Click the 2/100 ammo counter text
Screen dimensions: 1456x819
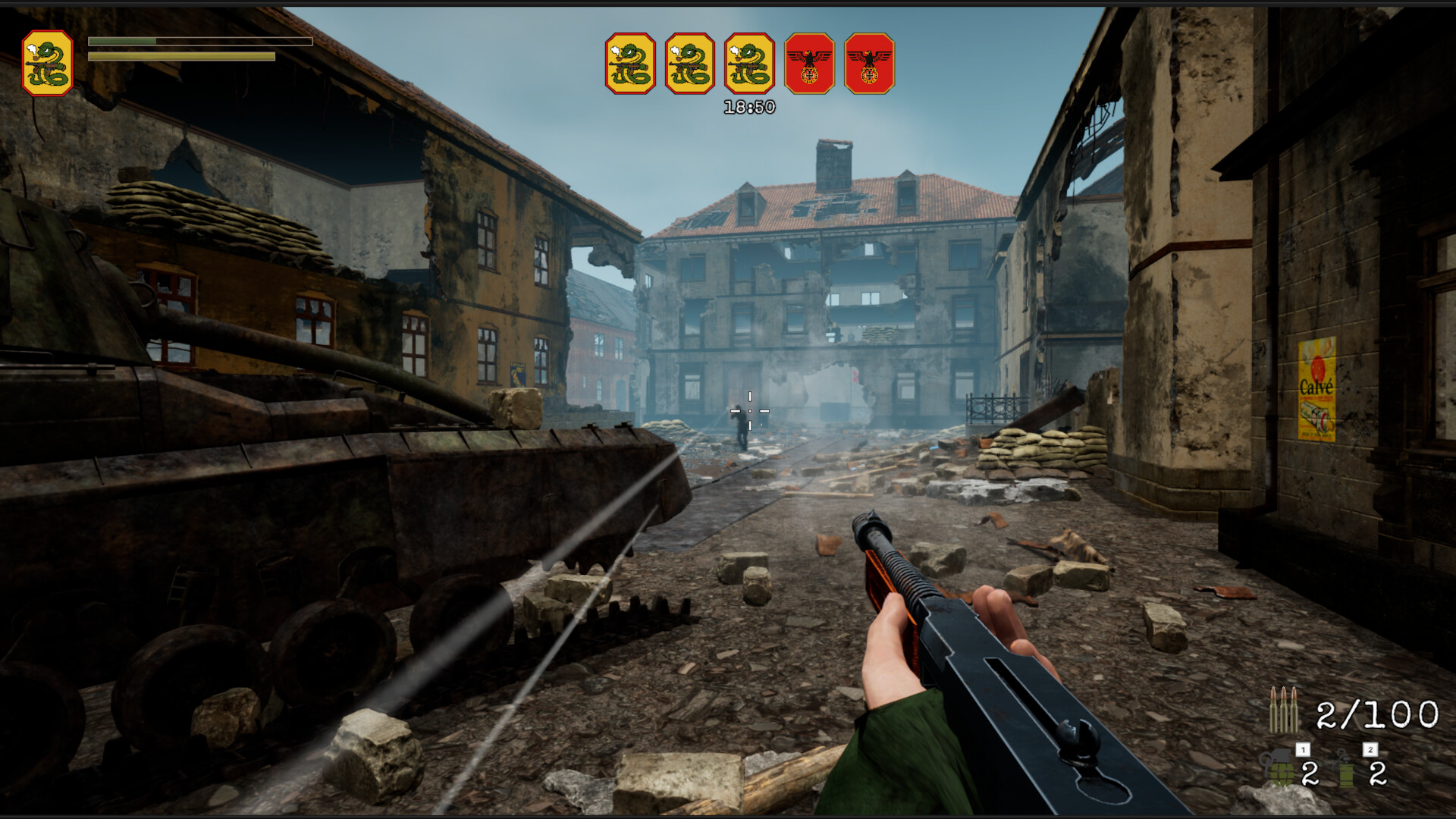1376,714
